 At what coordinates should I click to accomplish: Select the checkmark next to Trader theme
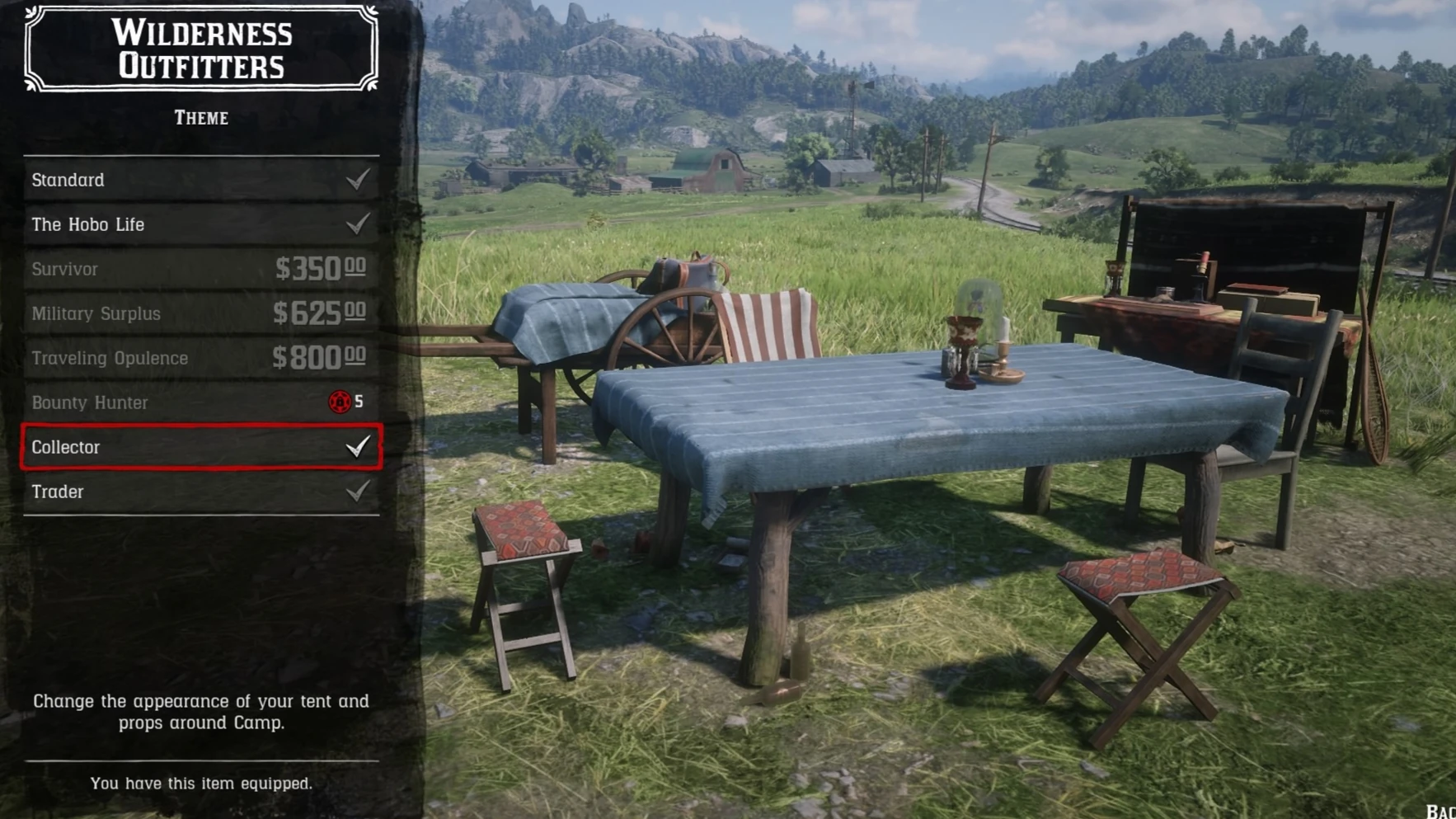point(356,492)
